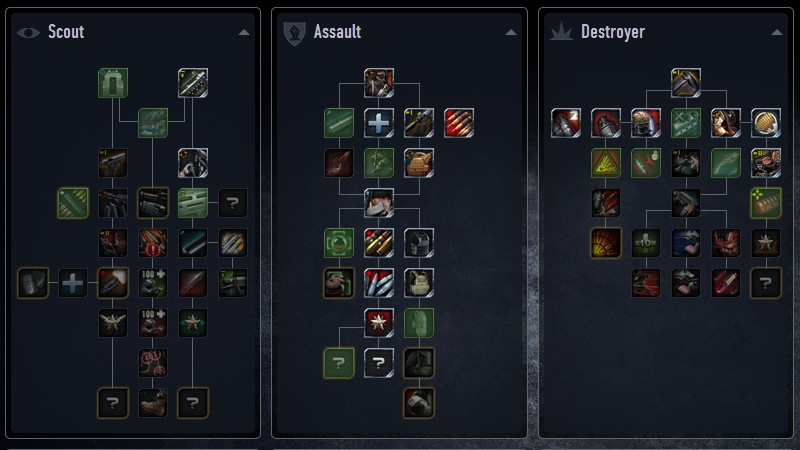Choose the question mark skill in Destroyer
Viewport: 800px width, 450px height.
pyautogui.click(x=766, y=283)
